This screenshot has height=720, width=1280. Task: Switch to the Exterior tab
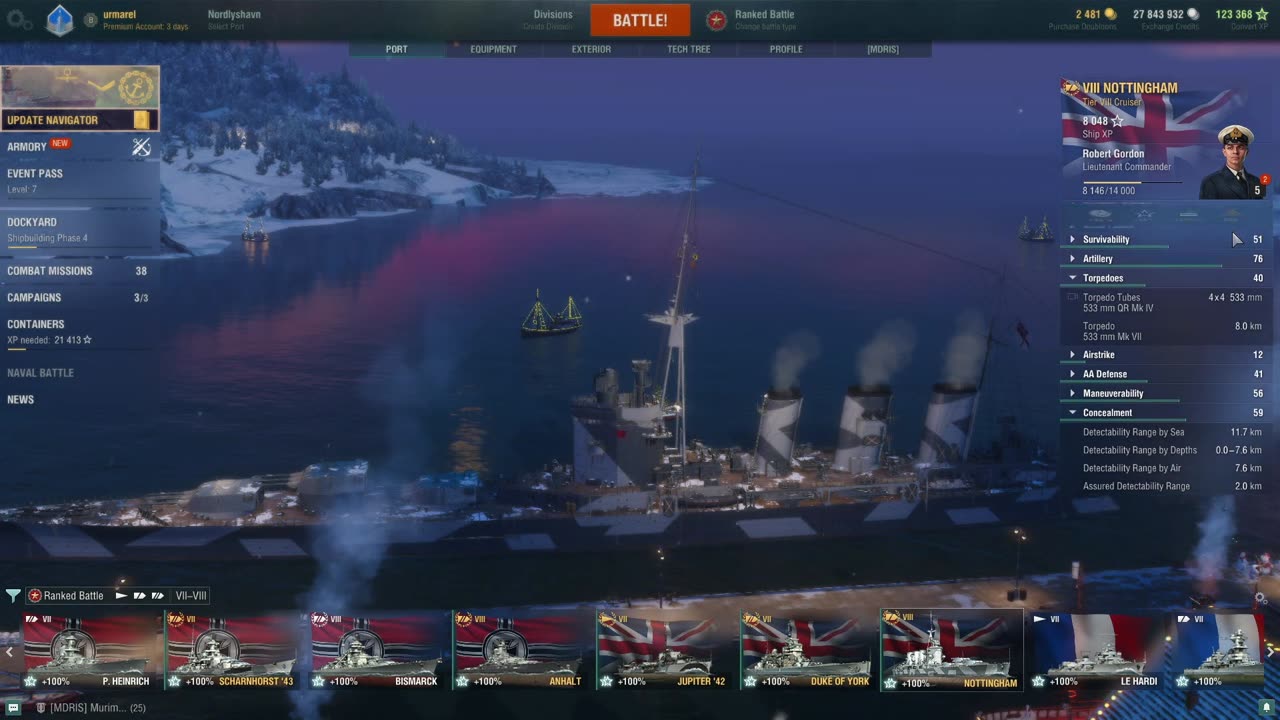tap(591, 49)
